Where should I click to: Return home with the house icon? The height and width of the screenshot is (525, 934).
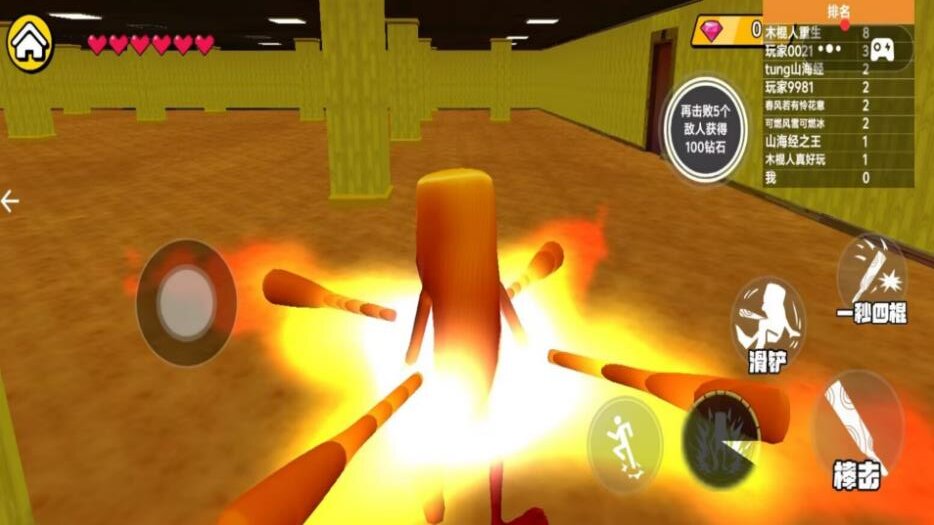click(x=30, y=45)
